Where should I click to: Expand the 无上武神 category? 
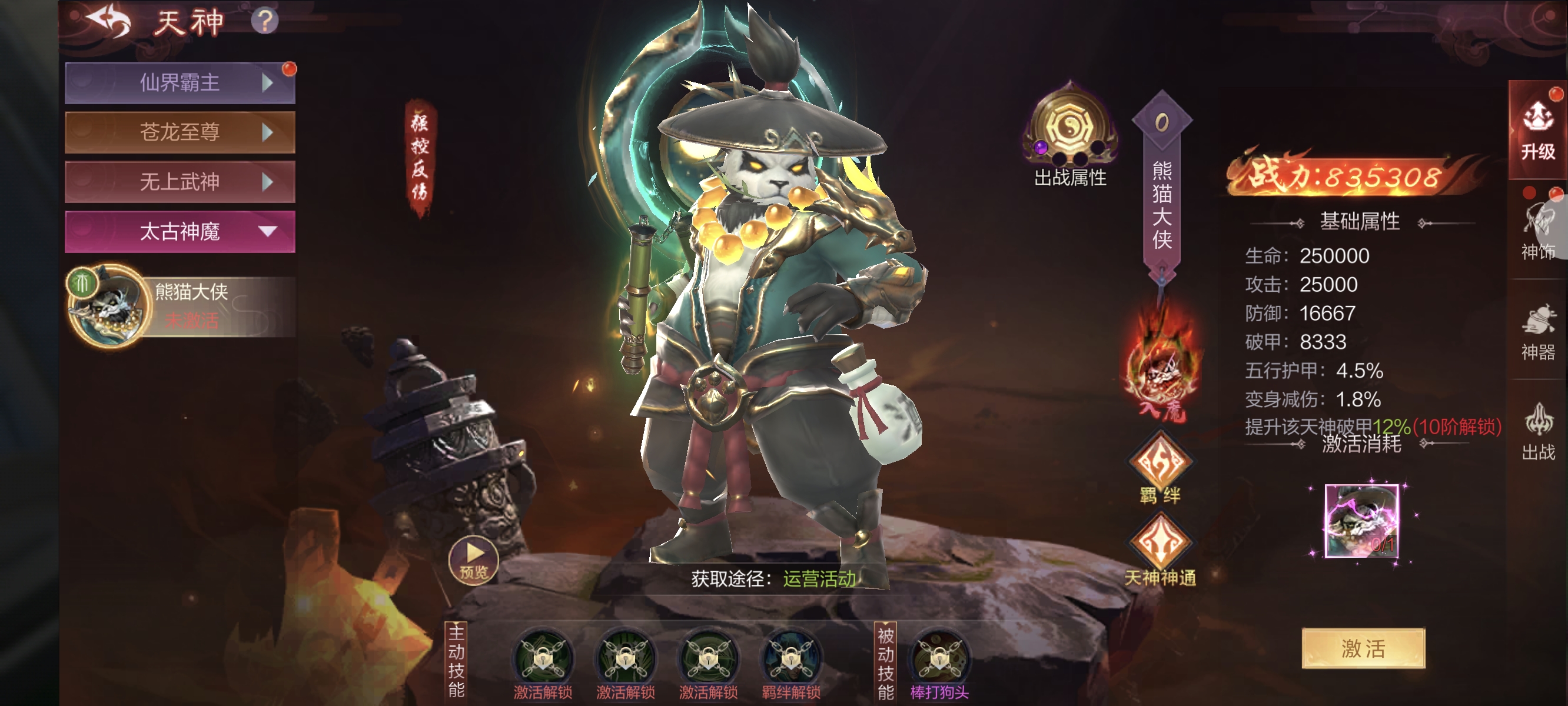(180, 182)
